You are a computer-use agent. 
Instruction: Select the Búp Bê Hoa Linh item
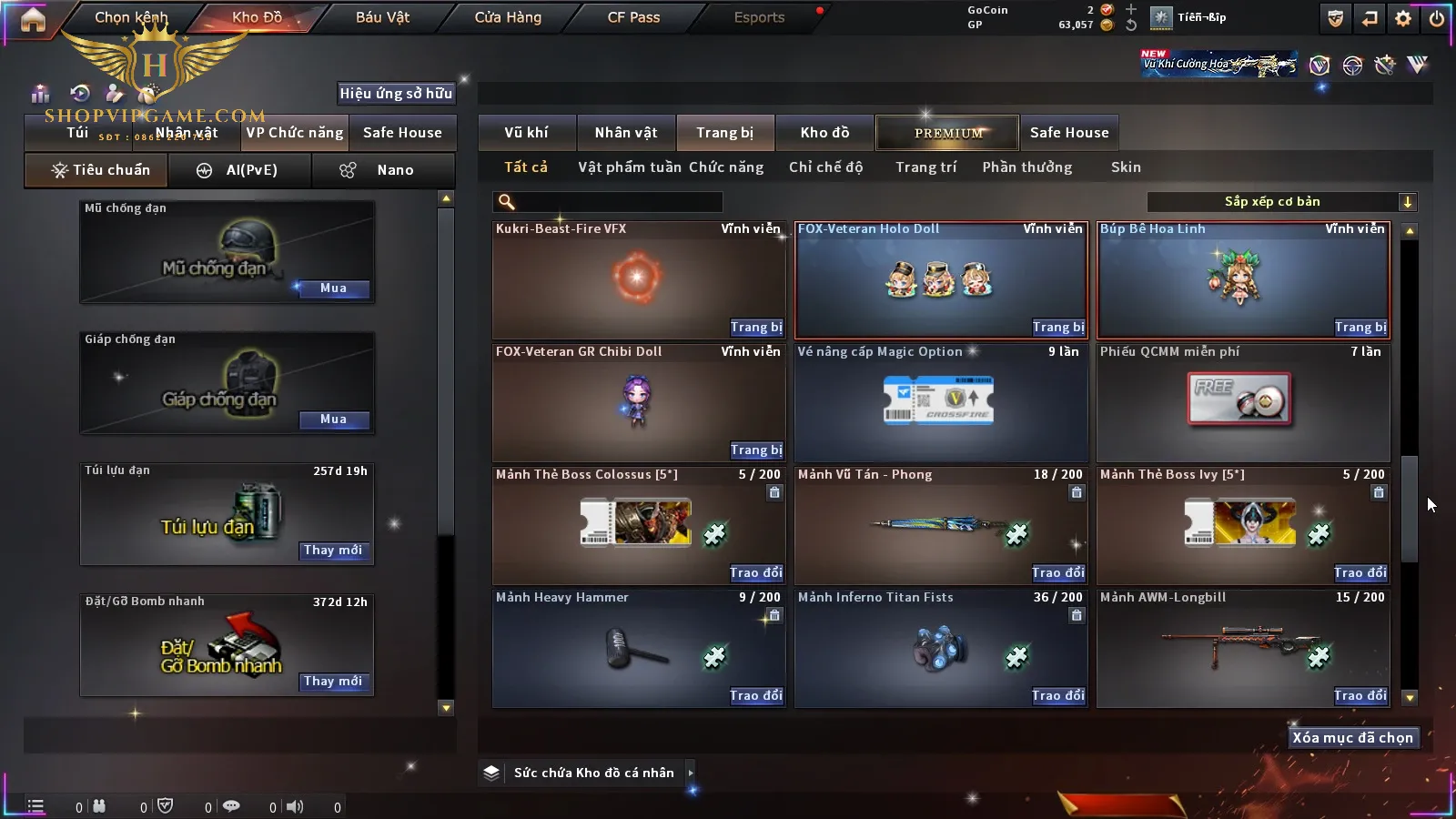click(1243, 278)
